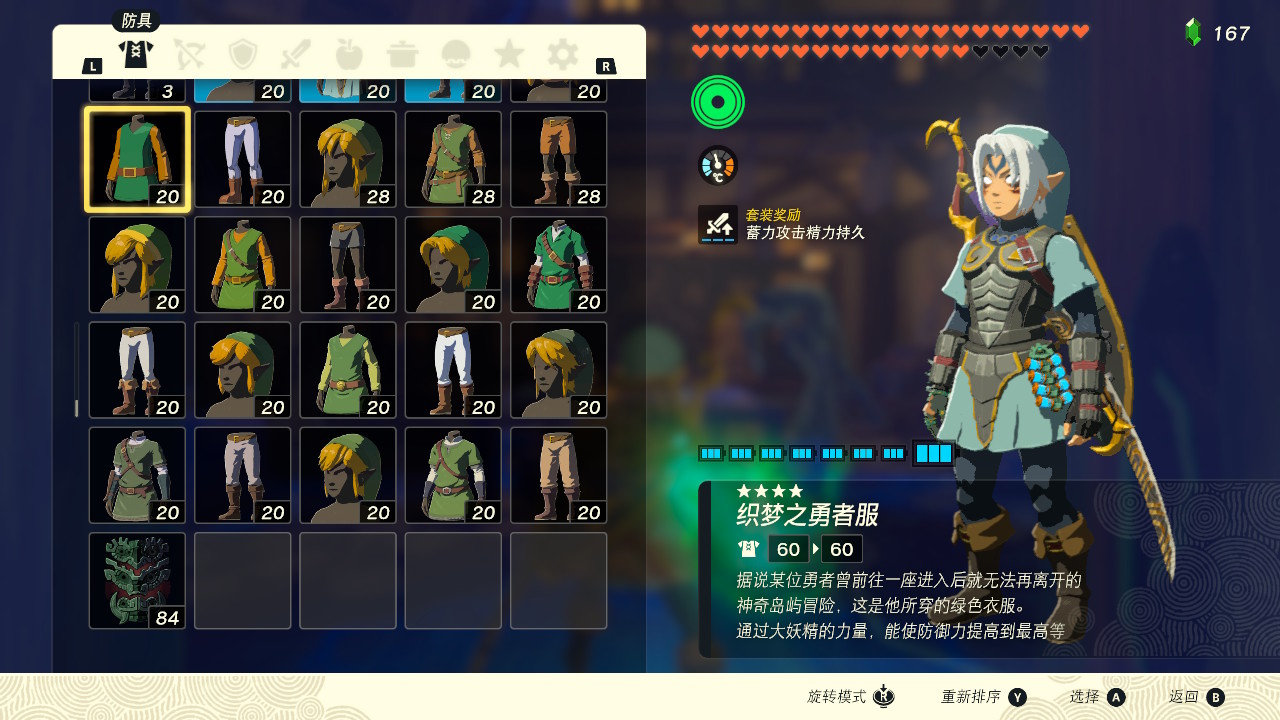Open the gear system settings tab

point(562,54)
